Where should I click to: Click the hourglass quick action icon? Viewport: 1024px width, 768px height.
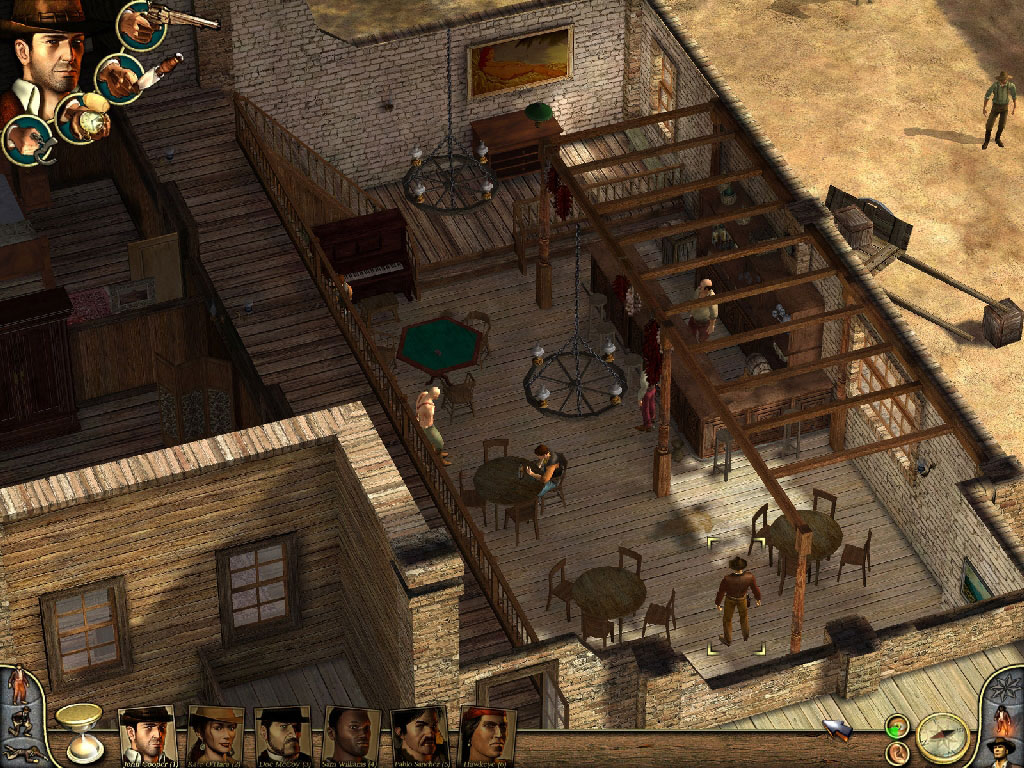[78, 730]
